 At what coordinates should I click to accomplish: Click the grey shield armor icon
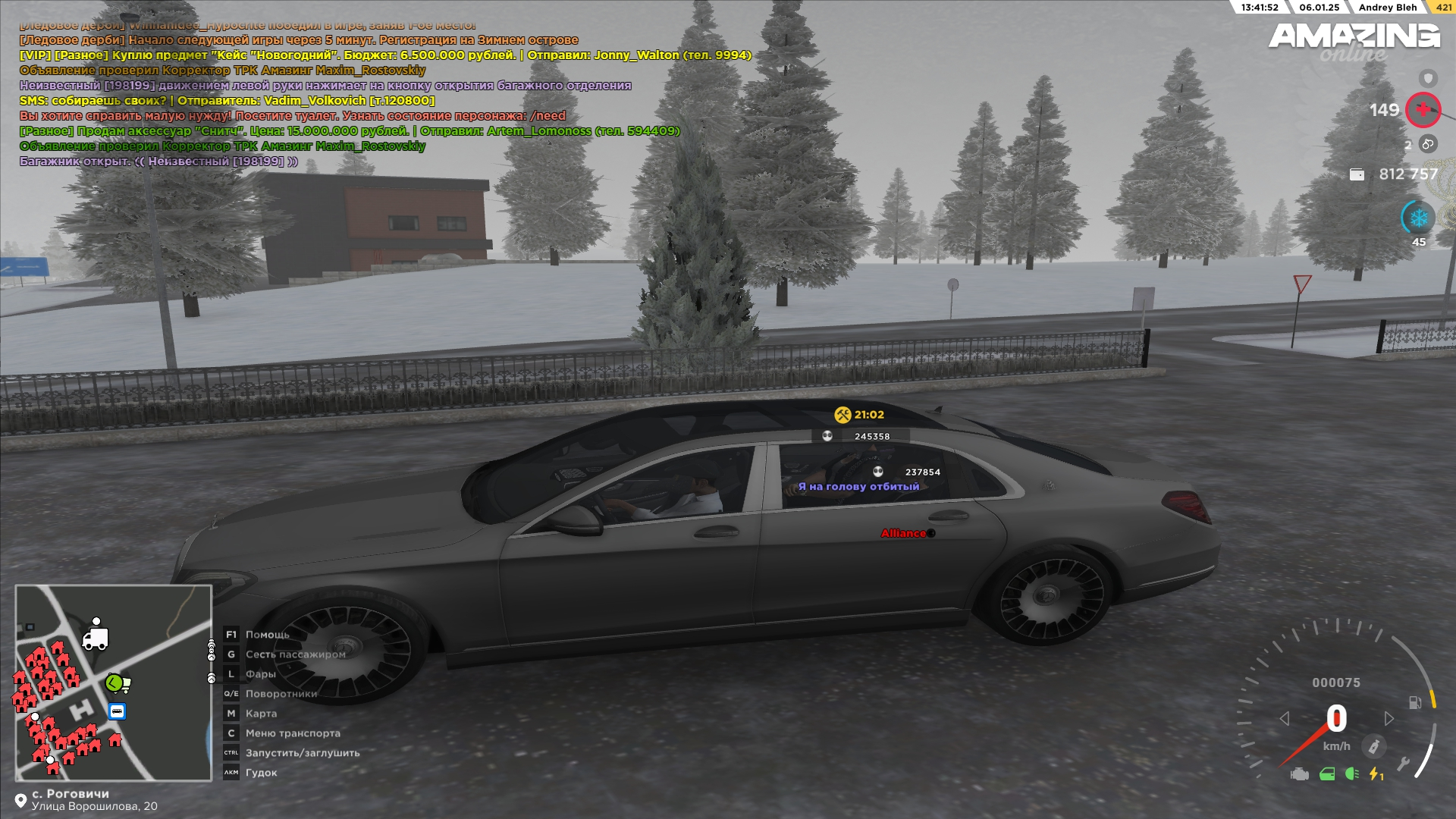1428,78
